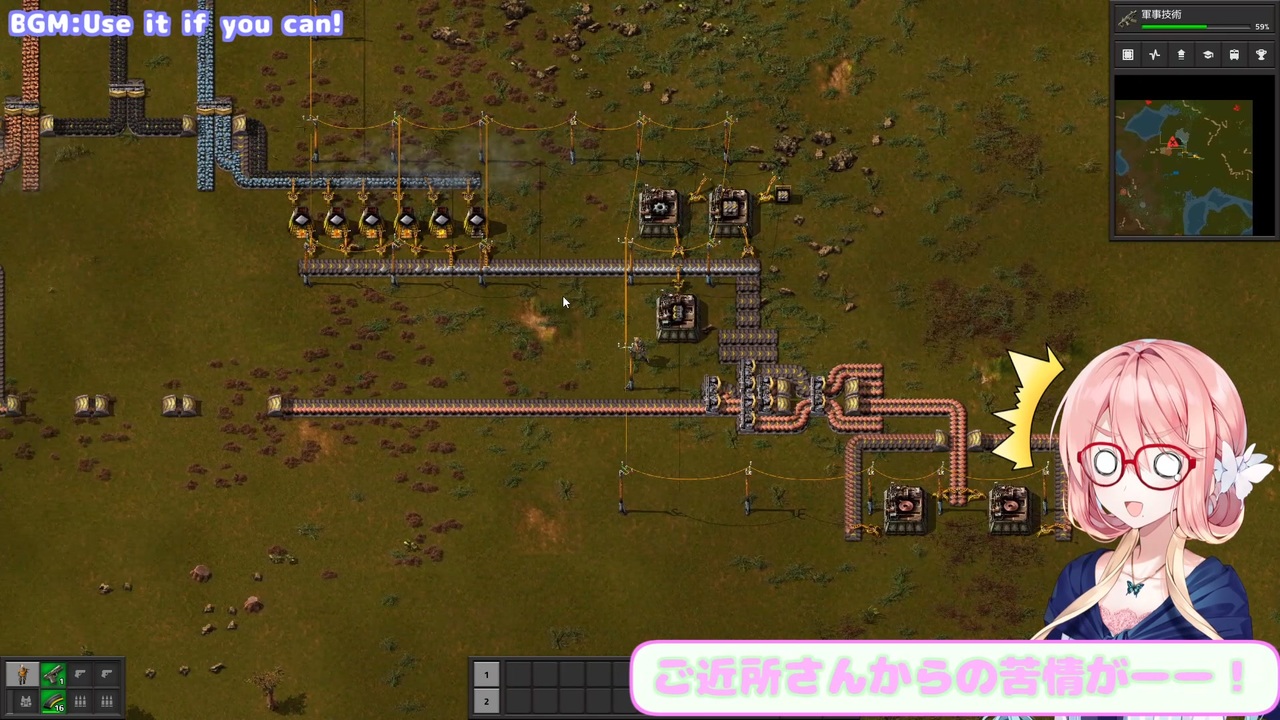
Task: Select the pistol as active weapon
Action: pos(53,673)
